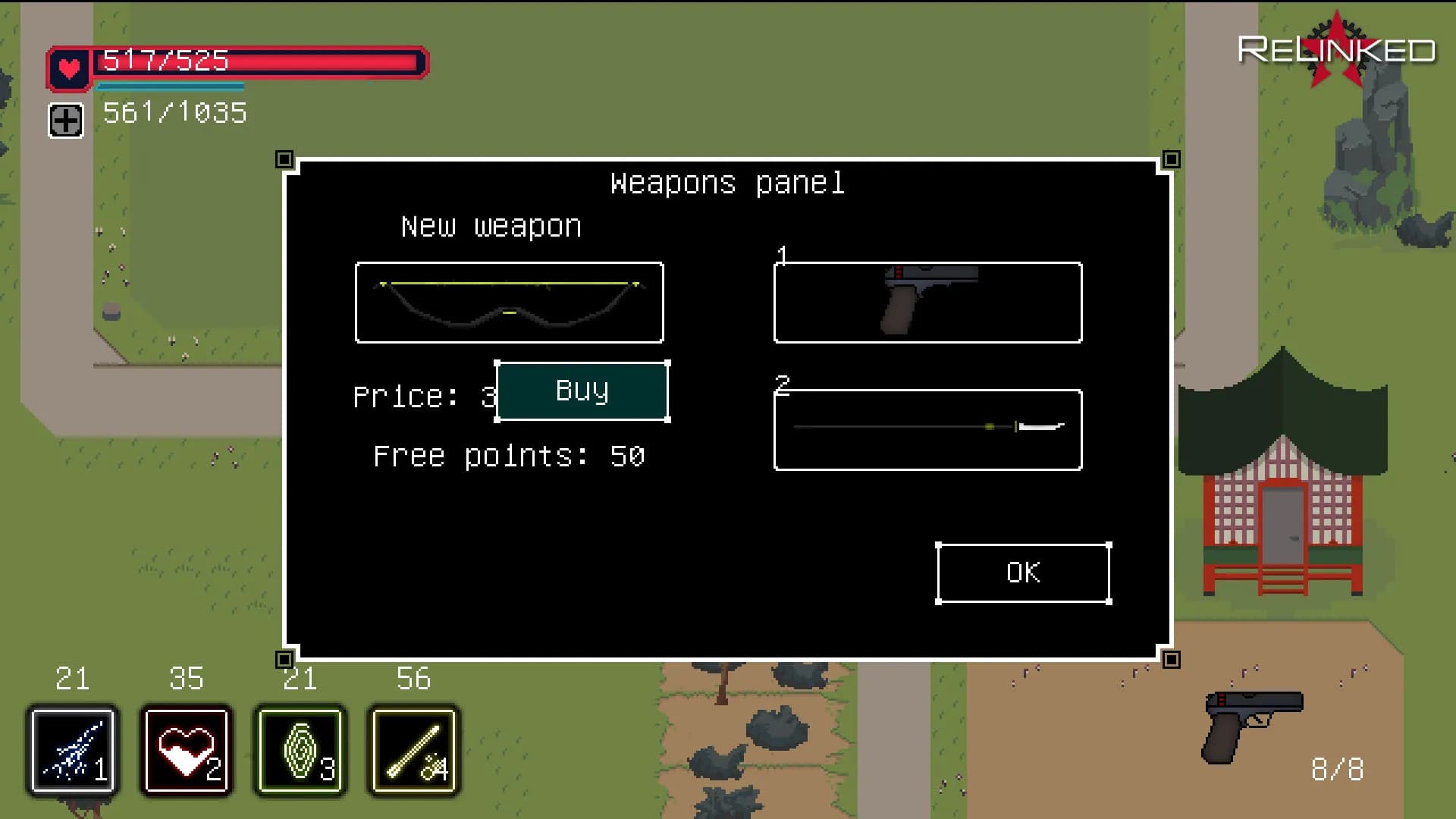The height and width of the screenshot is (819, 1456).
Task: Buy the new bow weapon
Action: click(x=582, y=391)
